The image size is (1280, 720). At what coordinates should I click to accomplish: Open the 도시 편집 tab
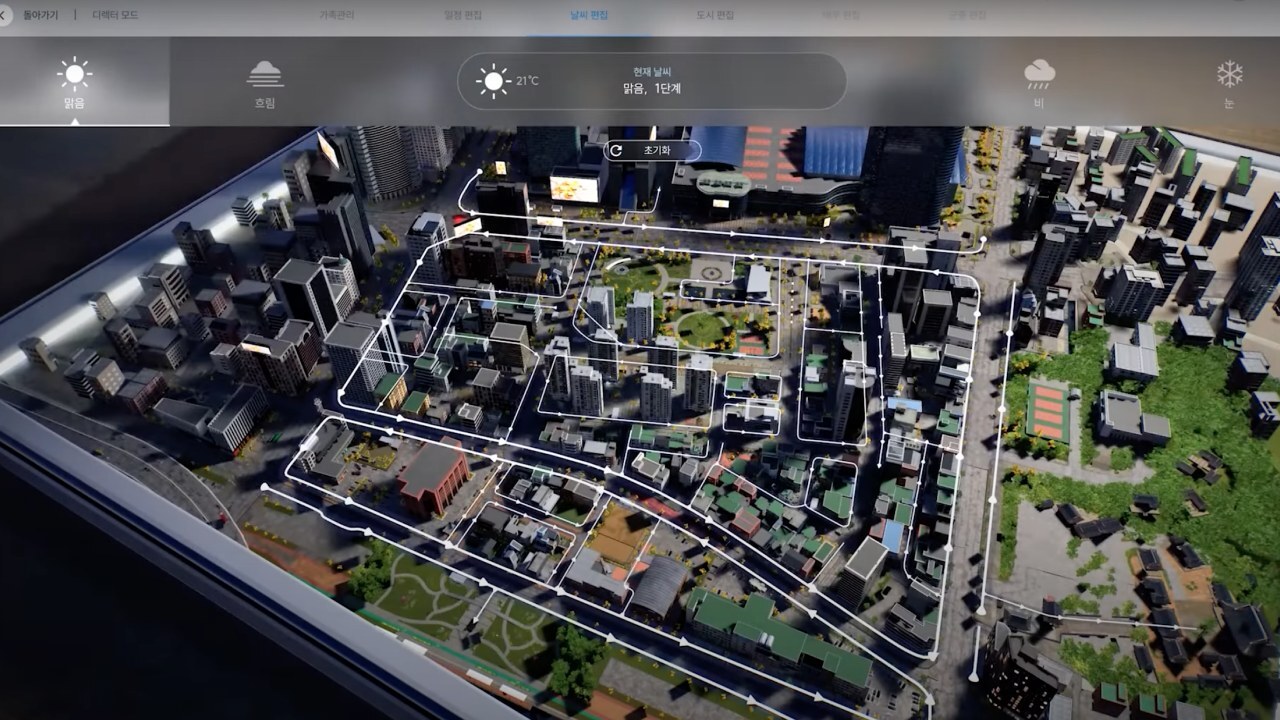pyautogui.click(x=714, y=16)
